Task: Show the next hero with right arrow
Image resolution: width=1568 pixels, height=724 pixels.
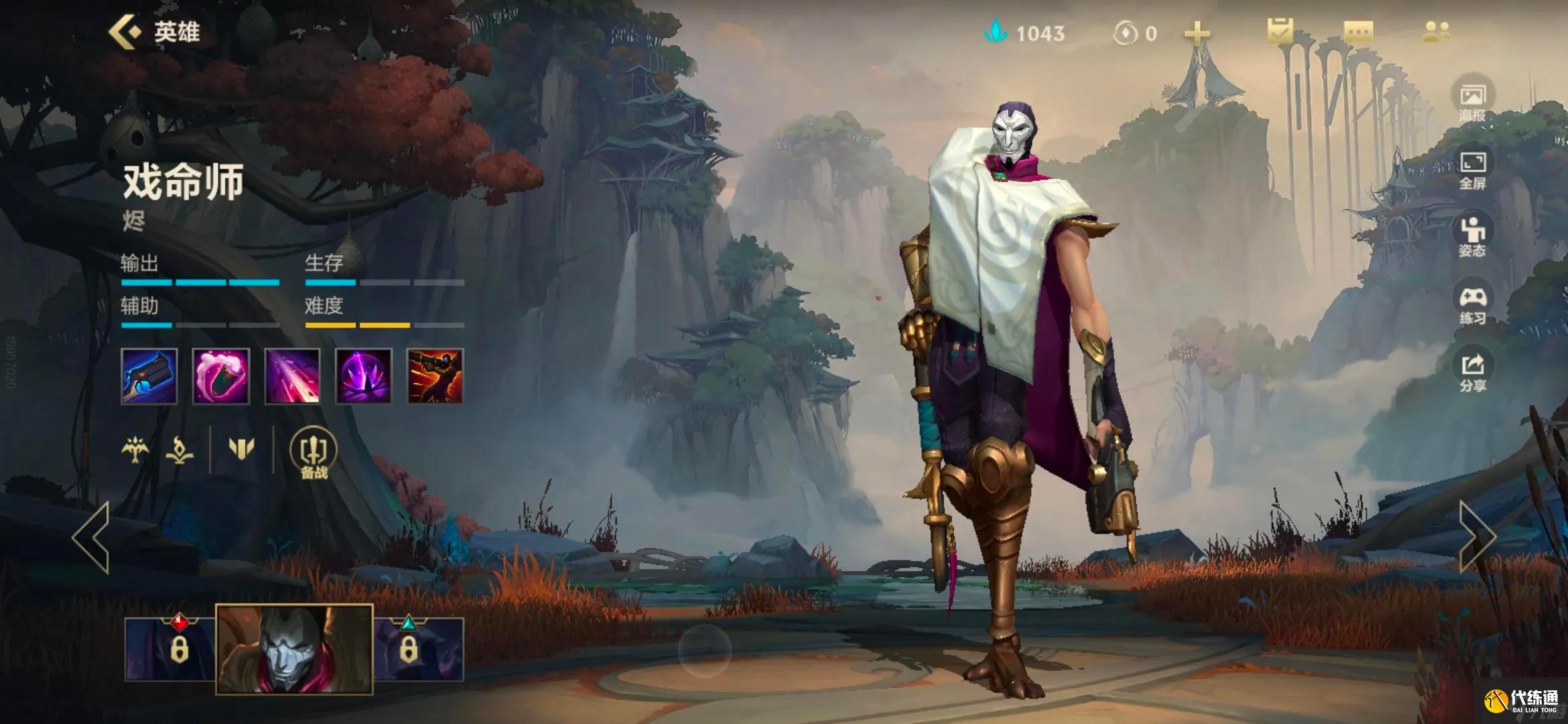Action: tap(1476, 537)
